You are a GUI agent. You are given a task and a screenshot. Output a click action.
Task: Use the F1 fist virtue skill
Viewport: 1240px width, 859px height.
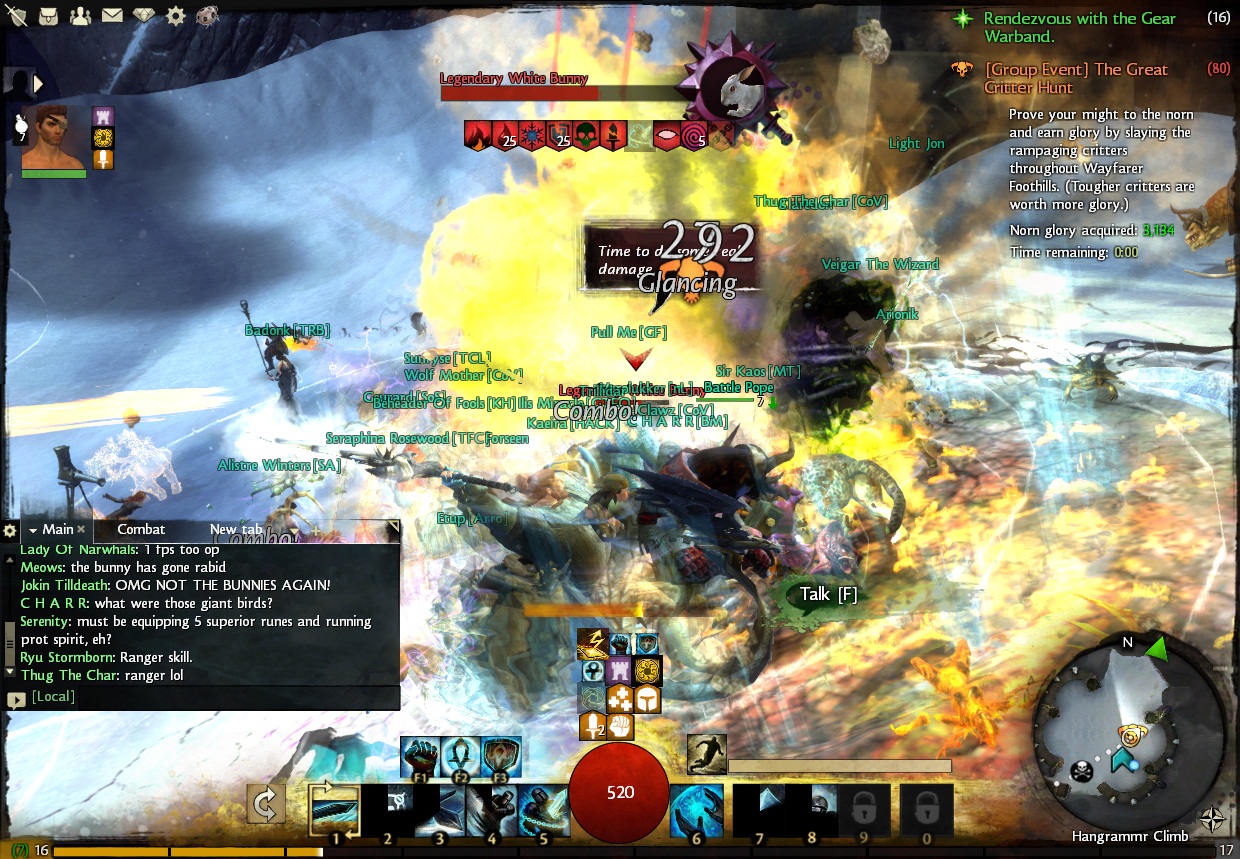pos(419,757)
